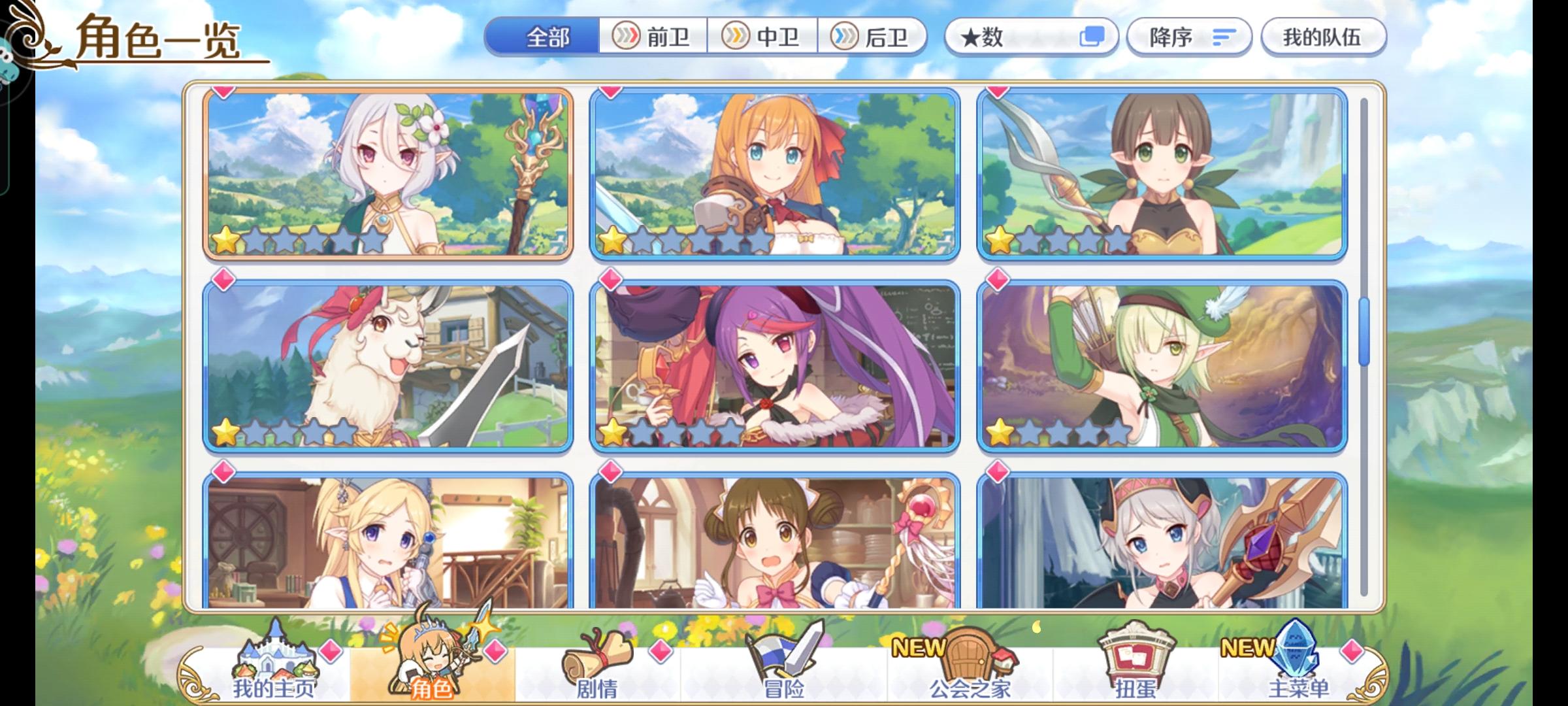Switch to the 前卫 frontline tab

tap(651, 37)
